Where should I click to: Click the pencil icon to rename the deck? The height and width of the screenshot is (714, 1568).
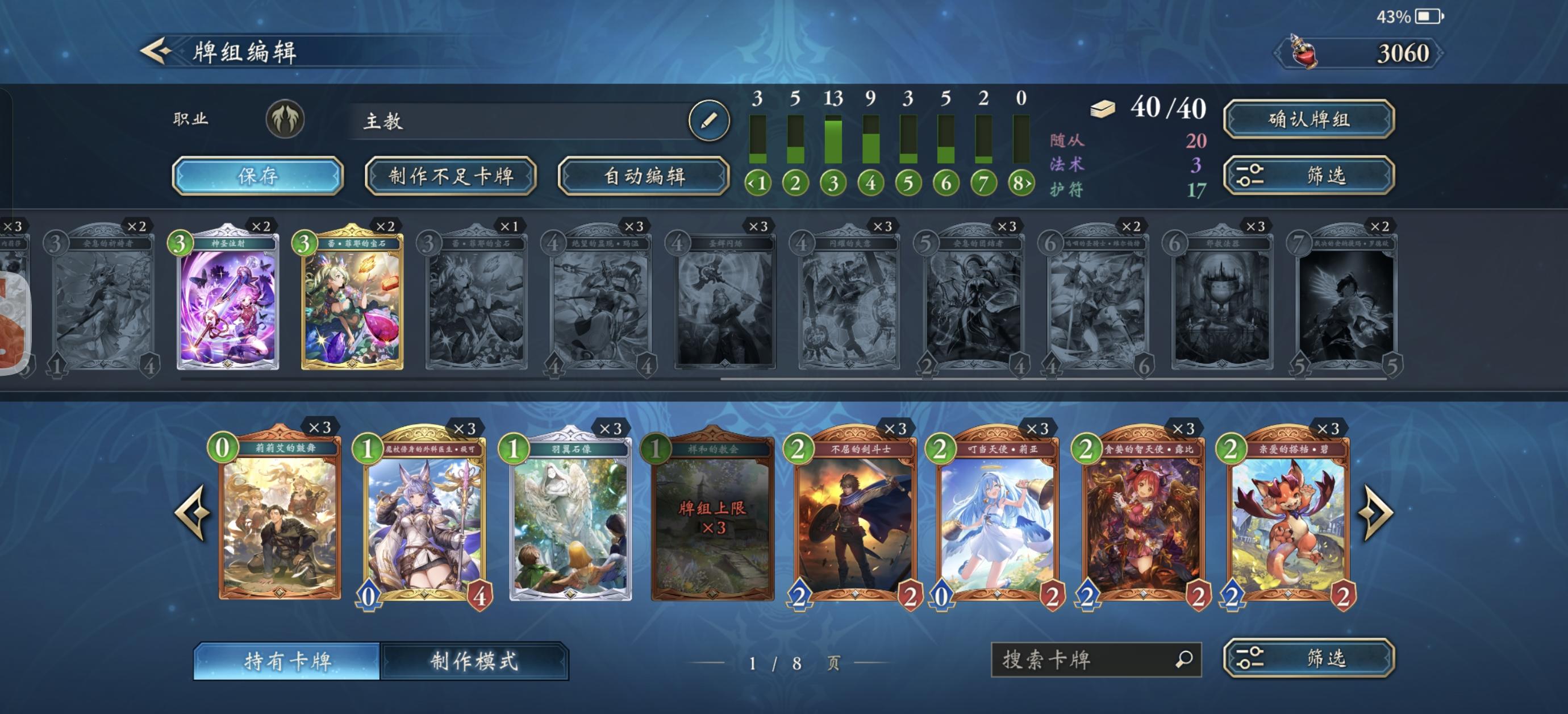709,119
